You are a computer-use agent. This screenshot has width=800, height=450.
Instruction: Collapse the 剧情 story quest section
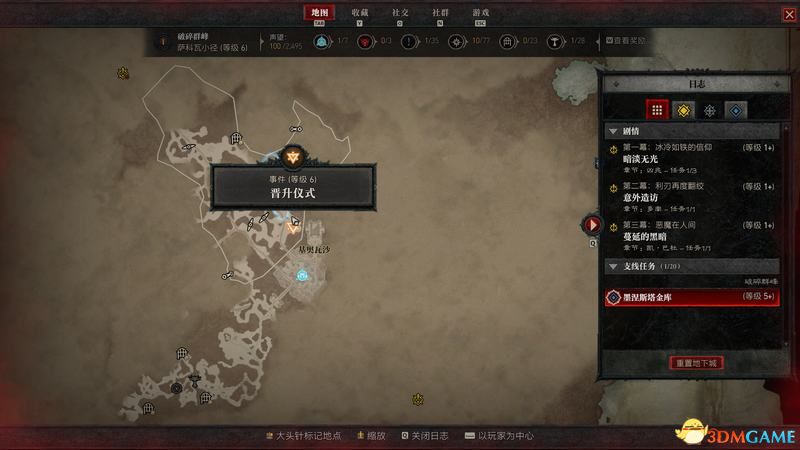613,131
